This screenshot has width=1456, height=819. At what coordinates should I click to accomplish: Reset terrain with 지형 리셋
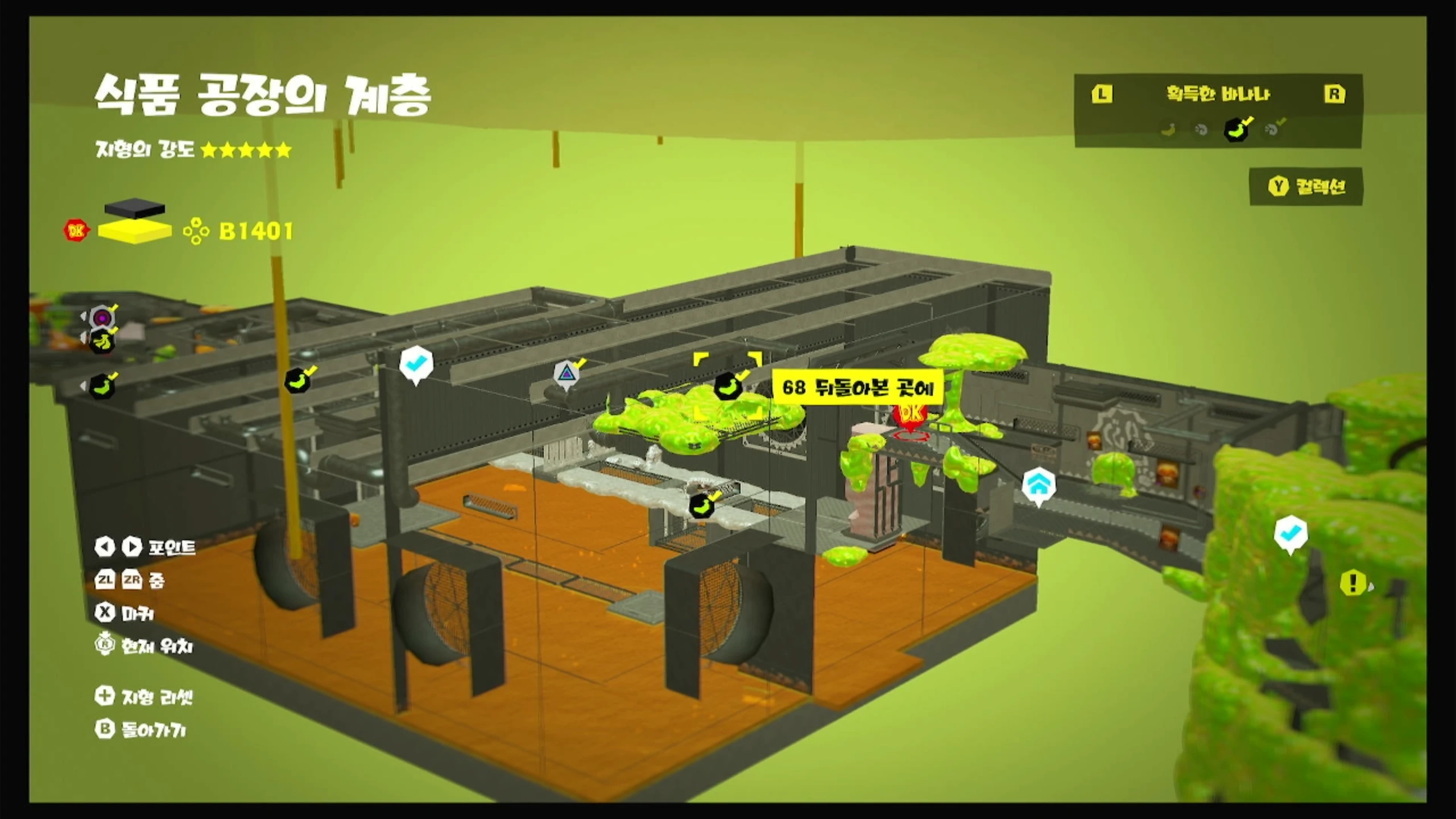[144, 696]
